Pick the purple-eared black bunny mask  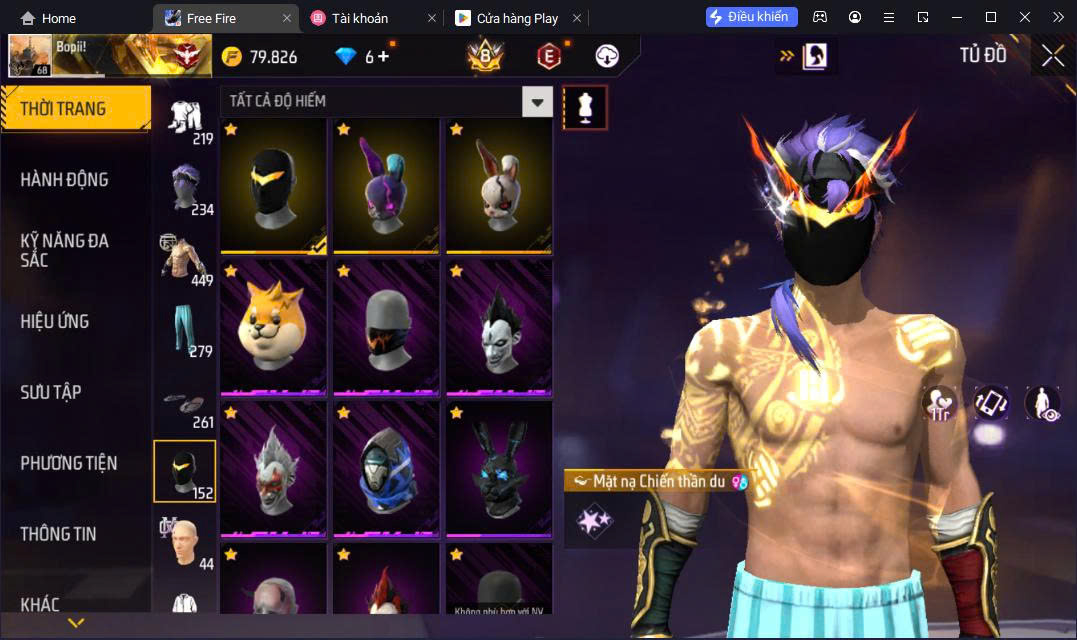coord(386,184)
